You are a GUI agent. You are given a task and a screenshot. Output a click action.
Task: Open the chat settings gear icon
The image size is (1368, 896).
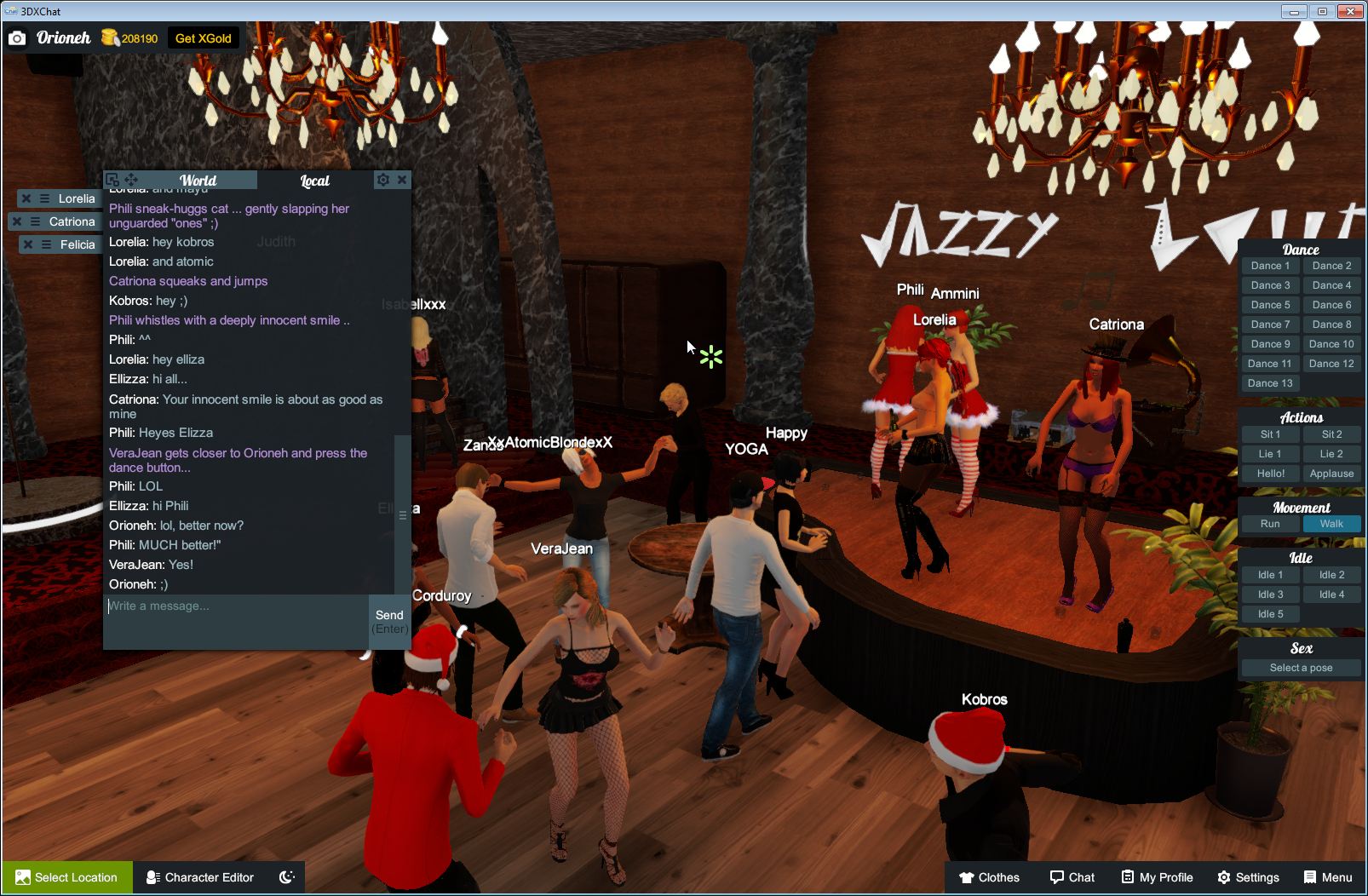383,180
